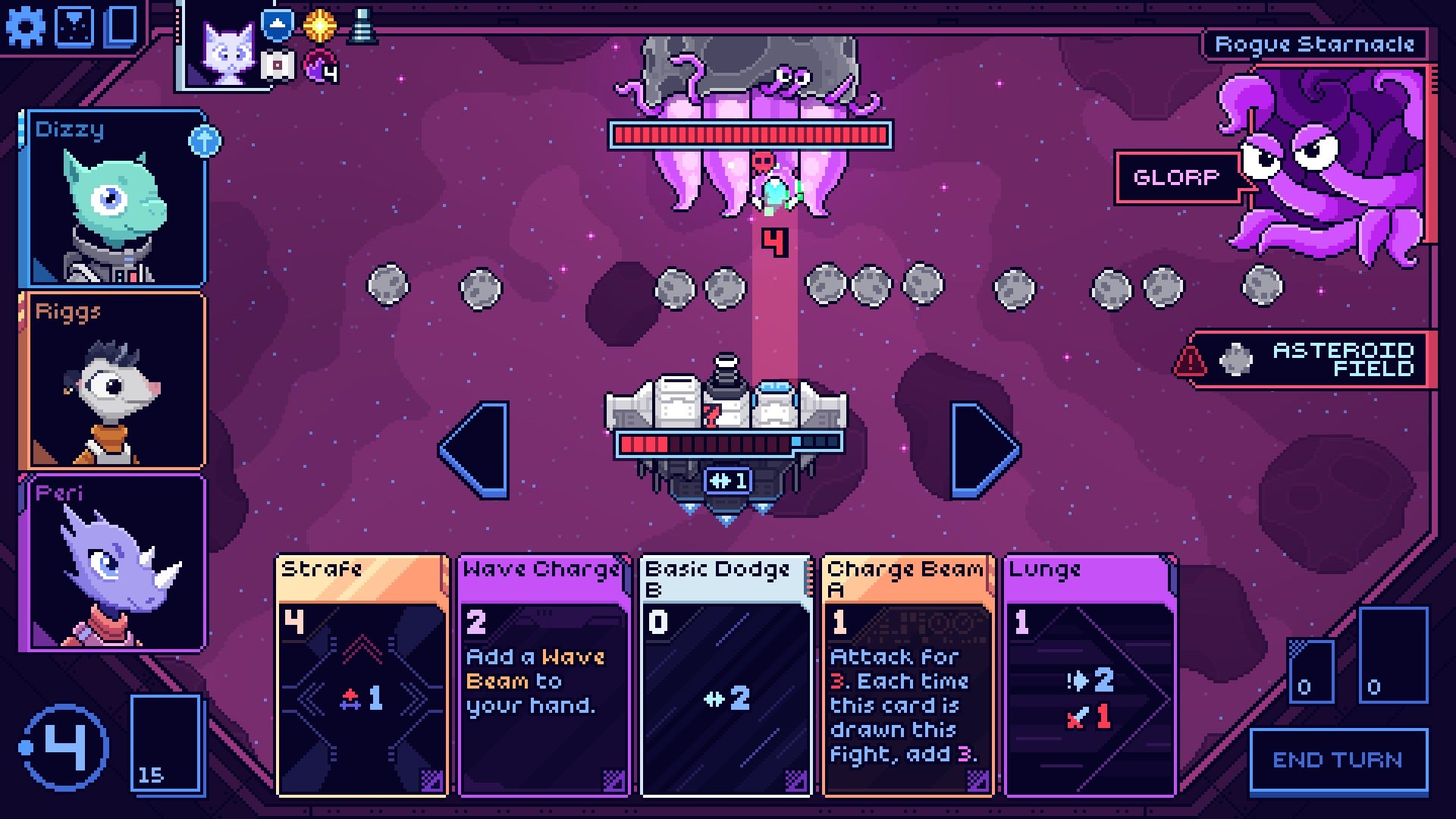The width and height of the screenshot is (1456, 819).
Task: Open the small exhaust pile
Action: pyautogui.click(x=1310, y=670)
